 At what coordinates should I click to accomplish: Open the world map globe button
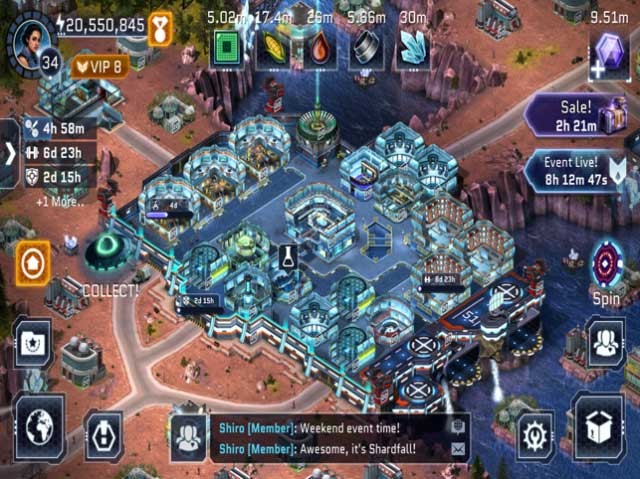[39, 427]
